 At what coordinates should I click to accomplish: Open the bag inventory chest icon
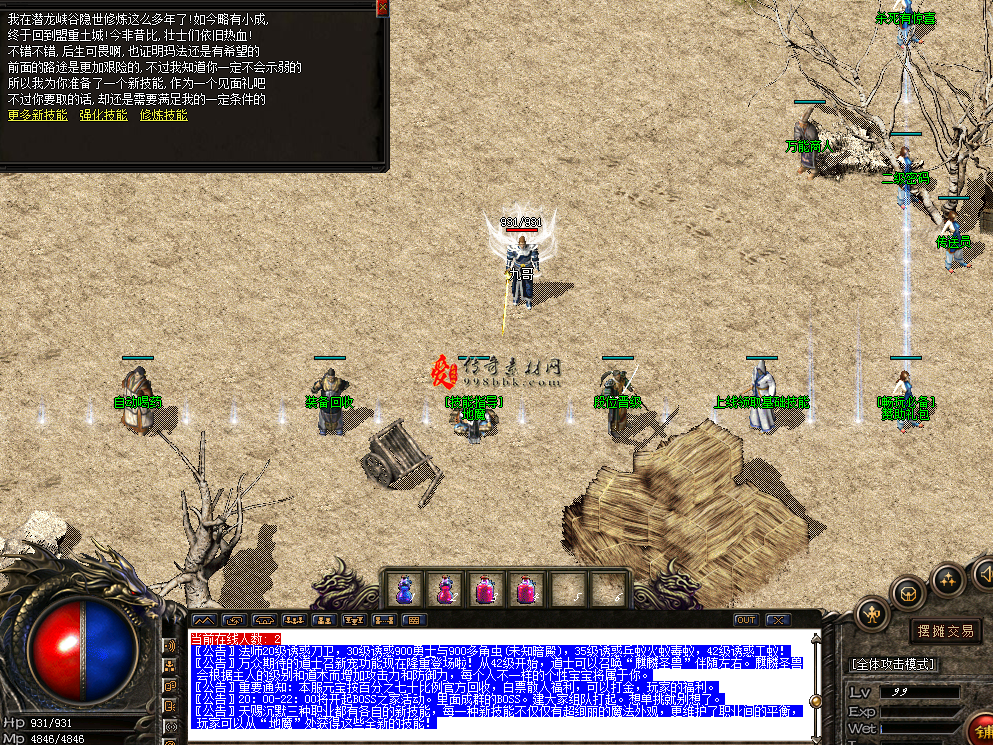[x=909, y=592]
